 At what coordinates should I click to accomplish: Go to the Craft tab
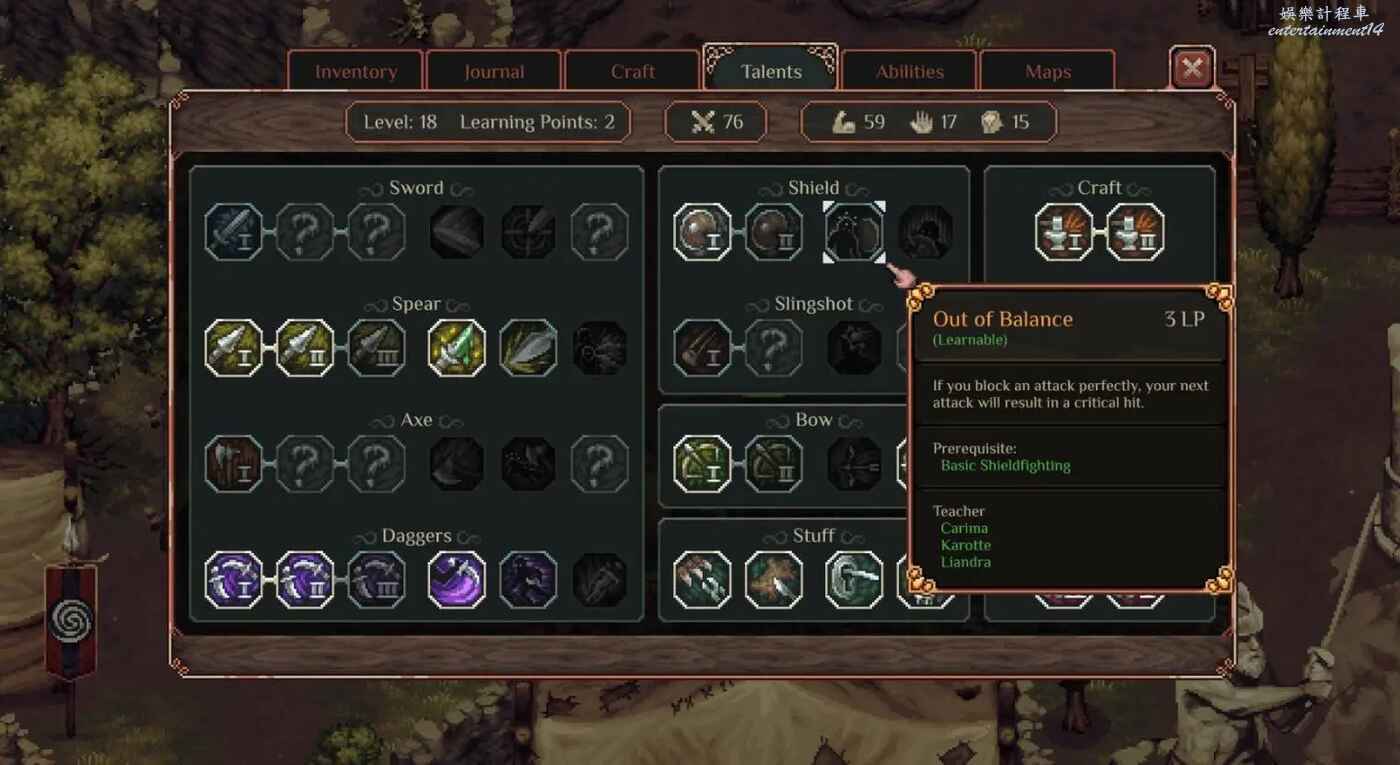point(632,72)
